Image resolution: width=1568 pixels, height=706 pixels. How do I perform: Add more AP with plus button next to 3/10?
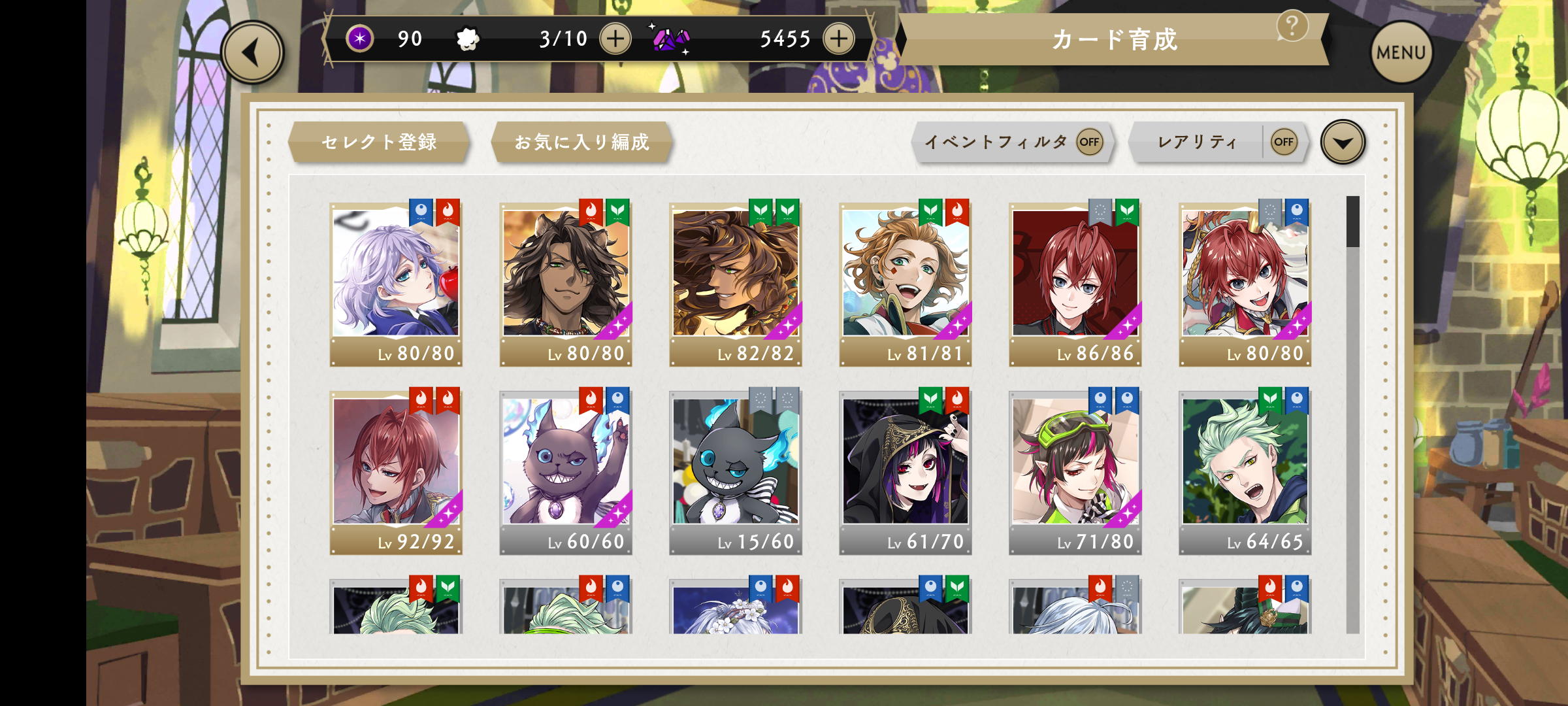click(x=615, y=39)
